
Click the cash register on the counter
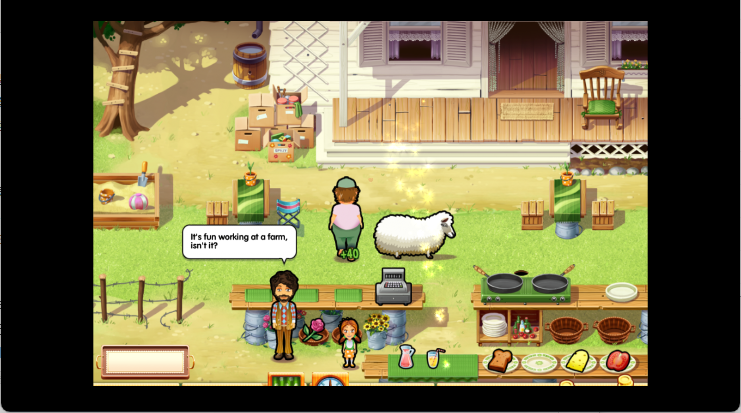click(x=393, y=286)
